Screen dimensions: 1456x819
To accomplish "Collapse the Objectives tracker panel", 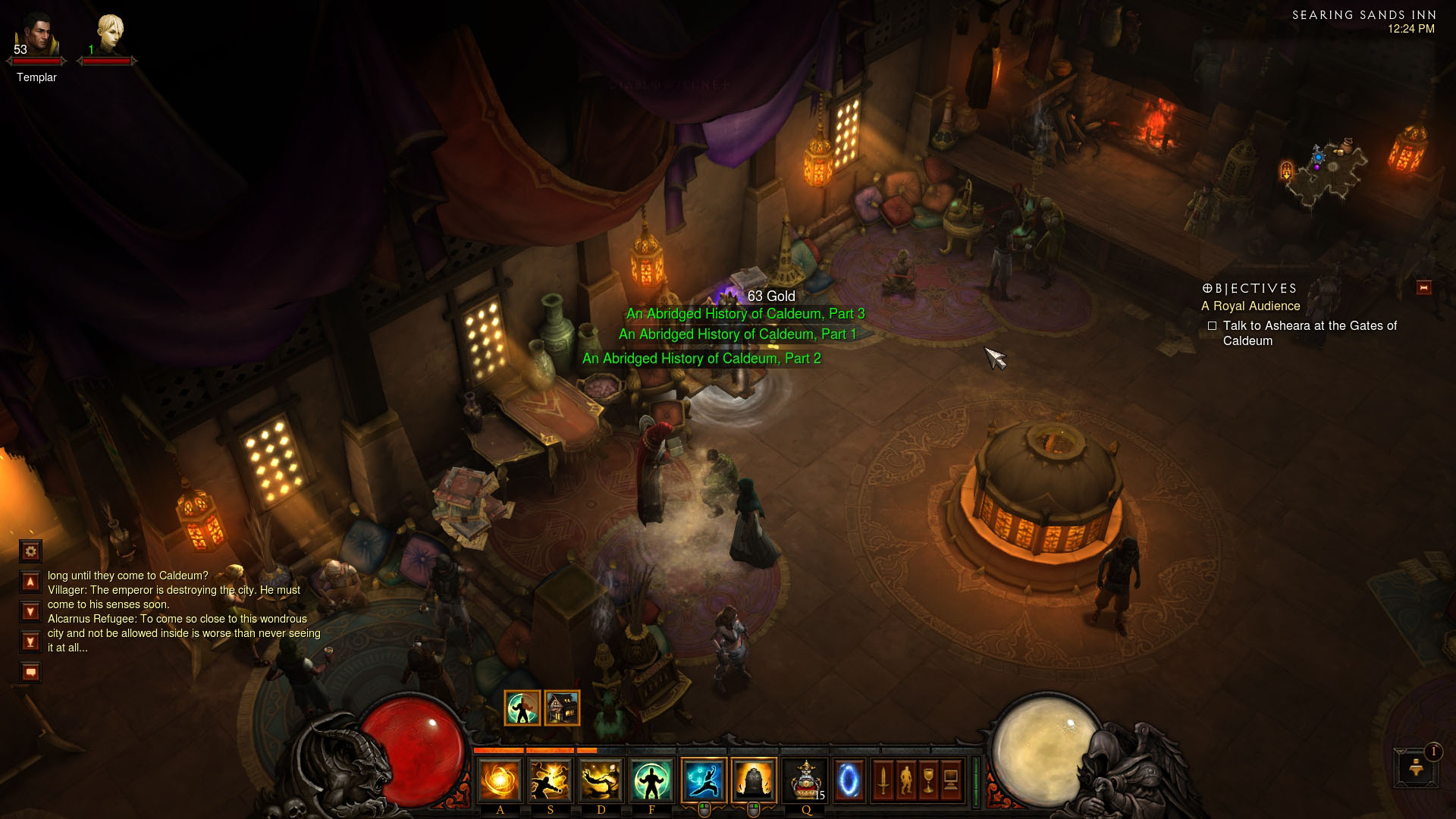I will click(1423, 288).
